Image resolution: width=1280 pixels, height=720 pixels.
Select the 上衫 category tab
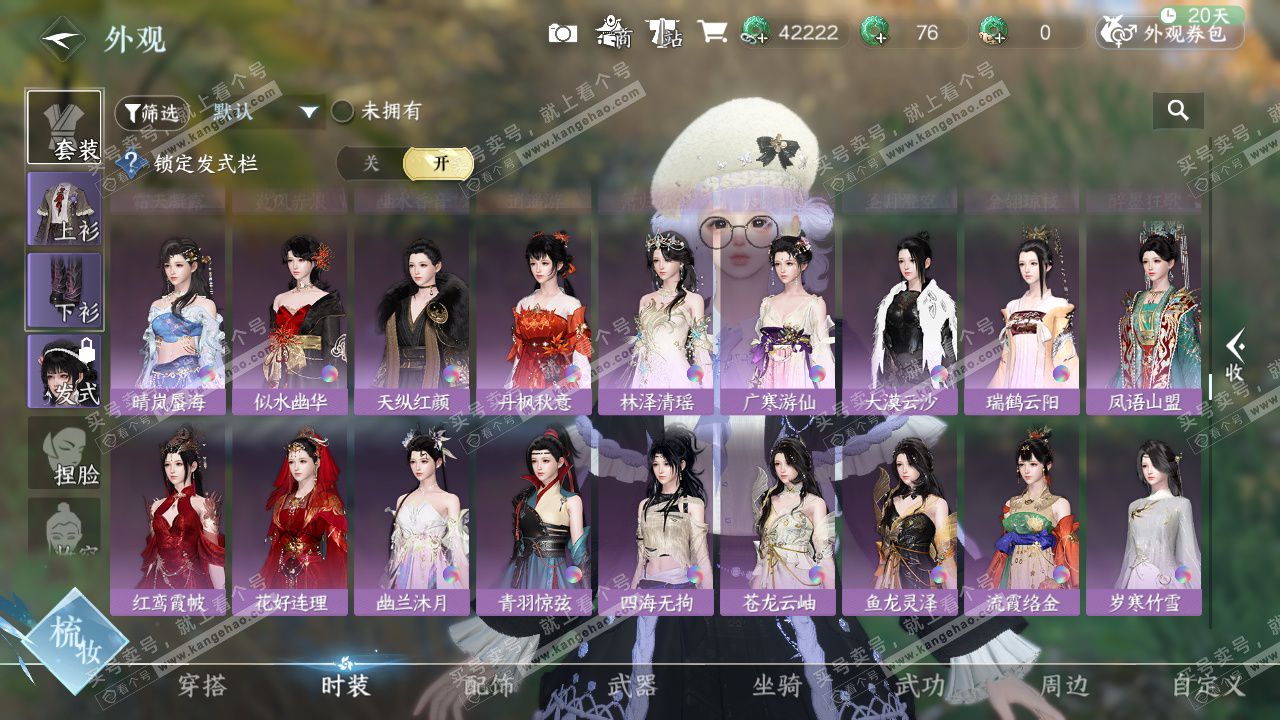[64, 209]
